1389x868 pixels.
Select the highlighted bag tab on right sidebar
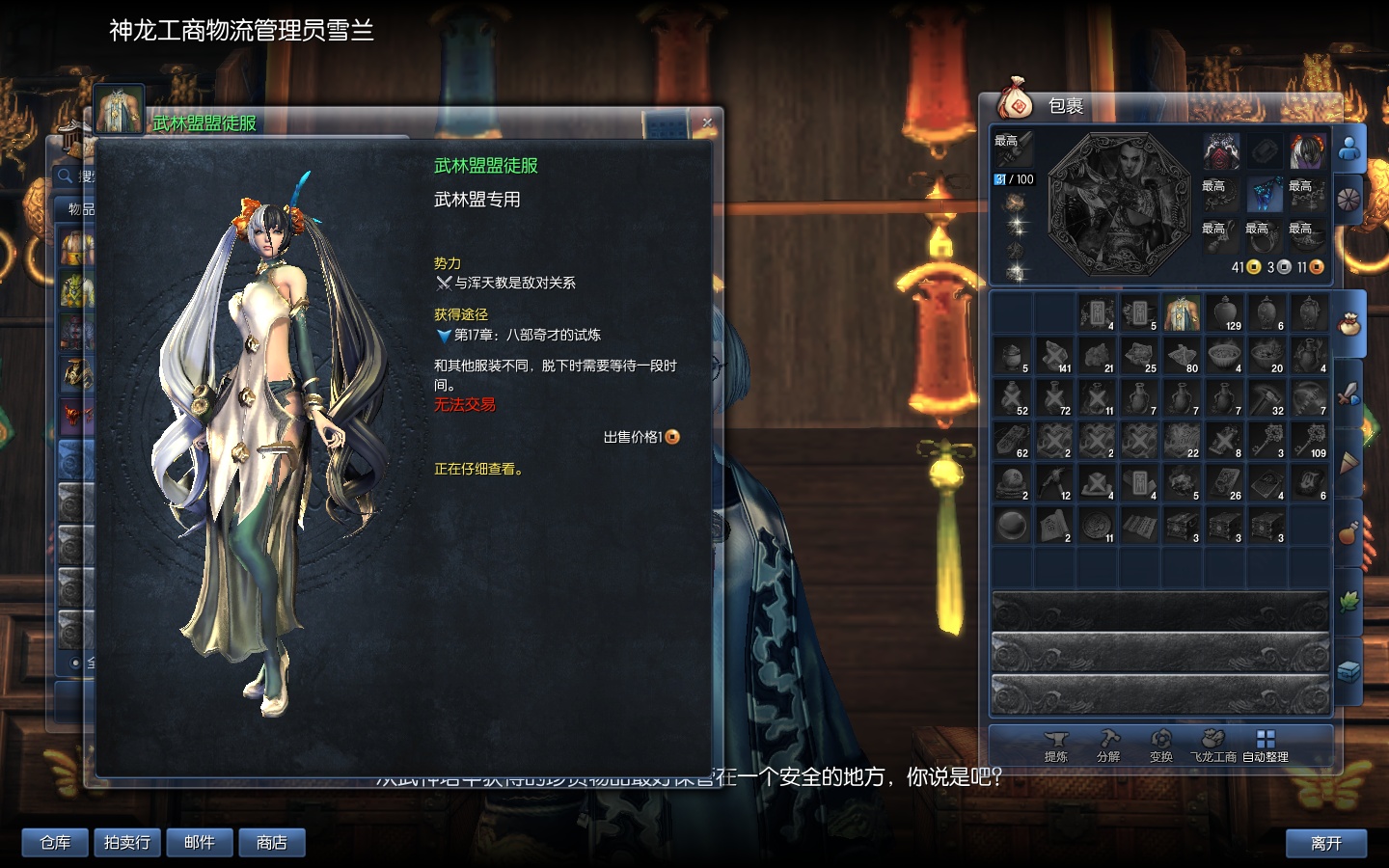coord(1350,323)
